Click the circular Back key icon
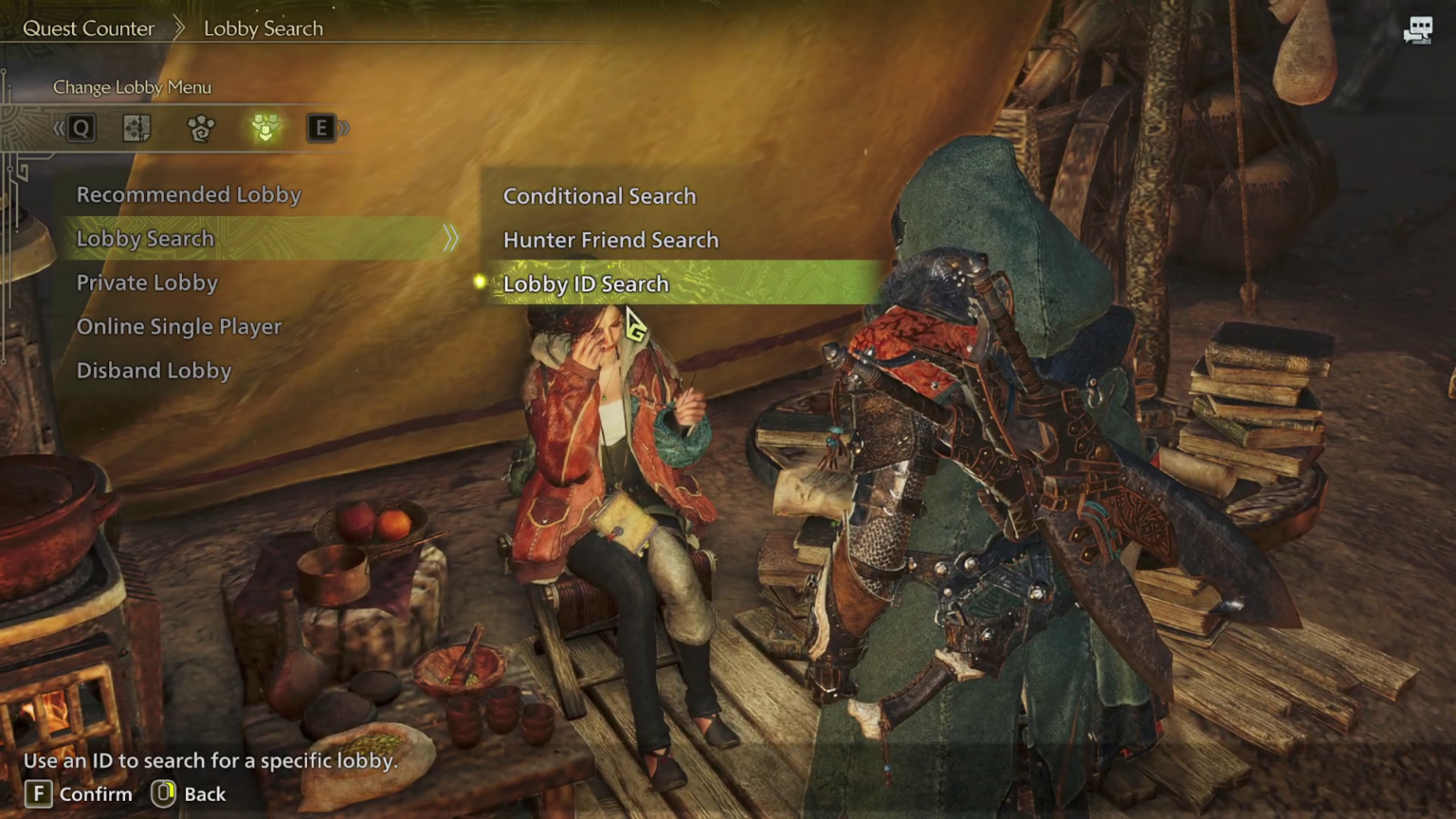Image resolution: width=1456 pixels, height=819 pixels. pos(163,793)
